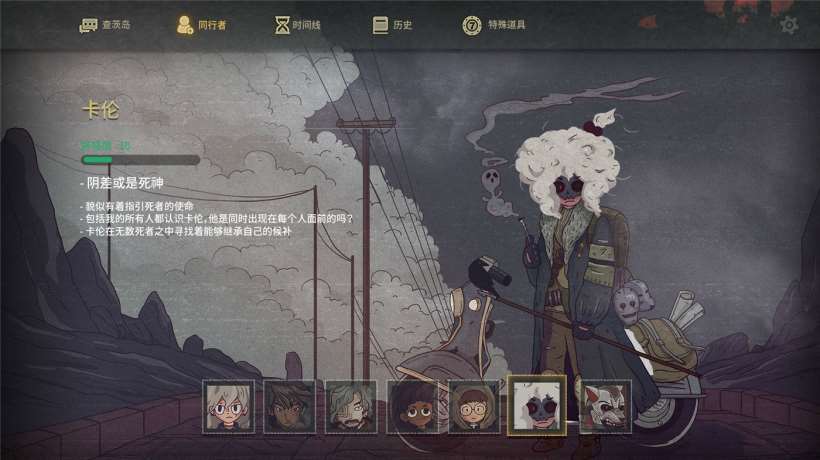Select the hooded character with round glasses
Screen dimensions: 820x460
(x=473, y=406)
